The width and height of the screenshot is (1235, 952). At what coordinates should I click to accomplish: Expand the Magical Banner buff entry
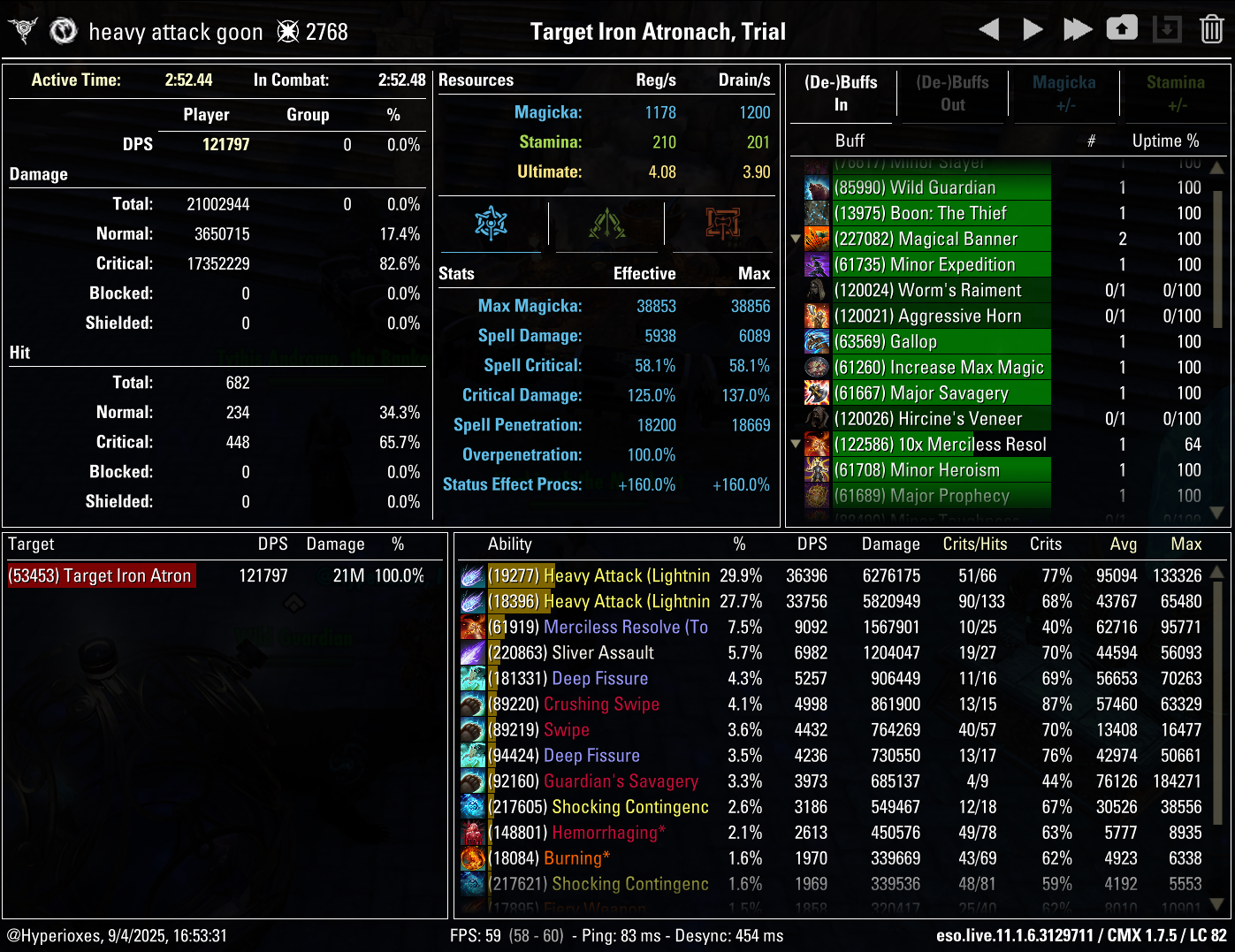[795, 239]
